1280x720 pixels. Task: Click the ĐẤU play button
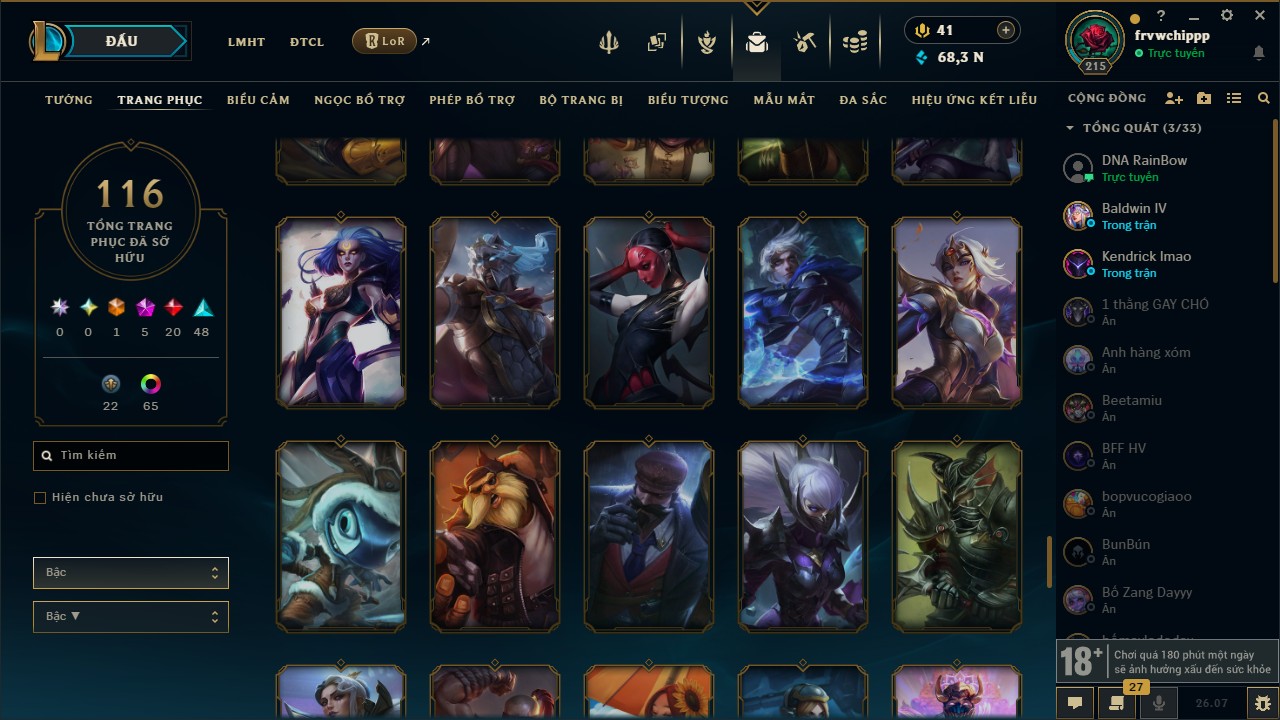click(x=121, y=41)
